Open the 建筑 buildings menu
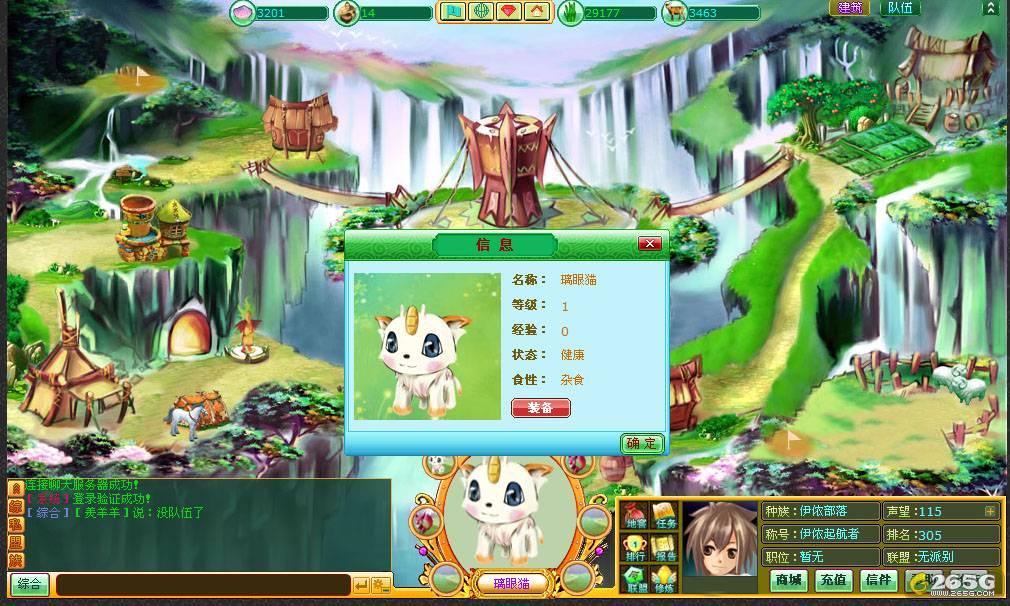 tap(850, 8)
